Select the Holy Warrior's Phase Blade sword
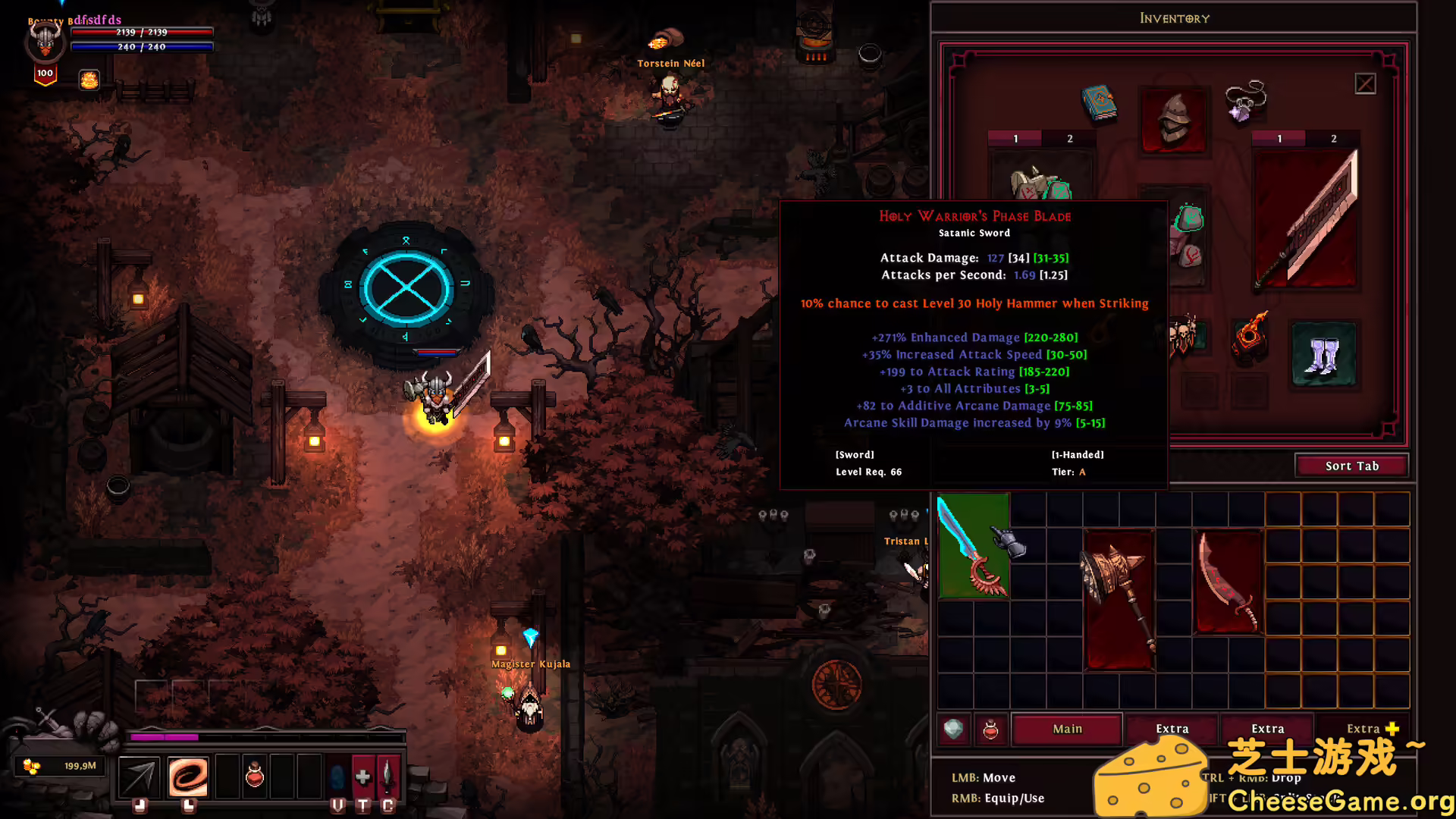 (973, 546)
